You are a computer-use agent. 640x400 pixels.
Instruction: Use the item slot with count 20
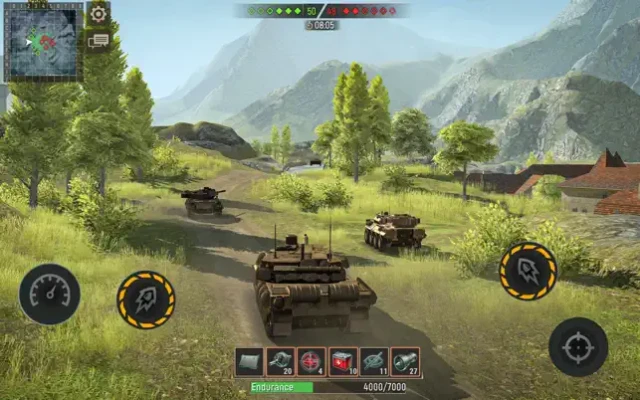[x=280, y=362]
